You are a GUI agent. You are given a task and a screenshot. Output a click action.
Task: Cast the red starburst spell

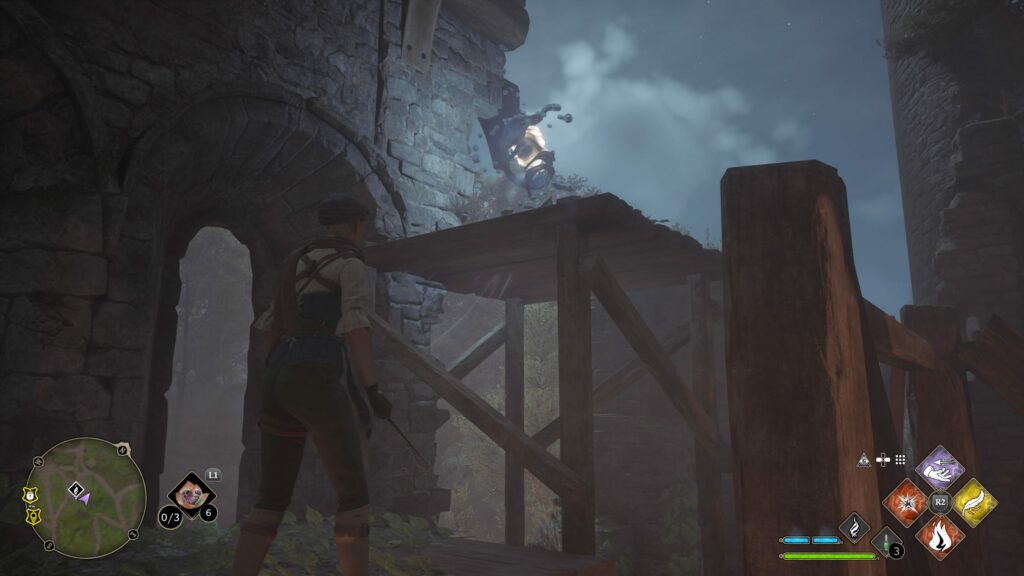tap(905, 501)
